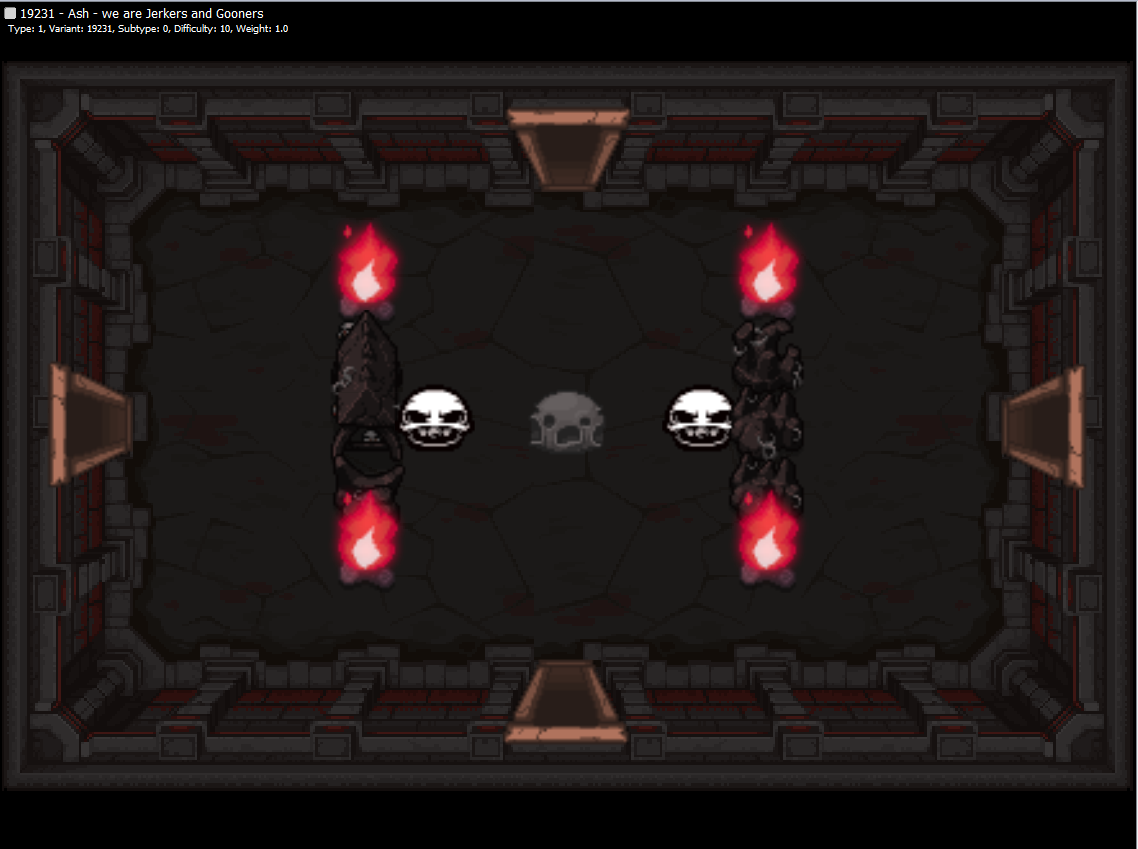The width and height of the screenshot is (1138, 849).
Task: Toggle the grey square beside room 19231 title
Action: coord(10,14)
